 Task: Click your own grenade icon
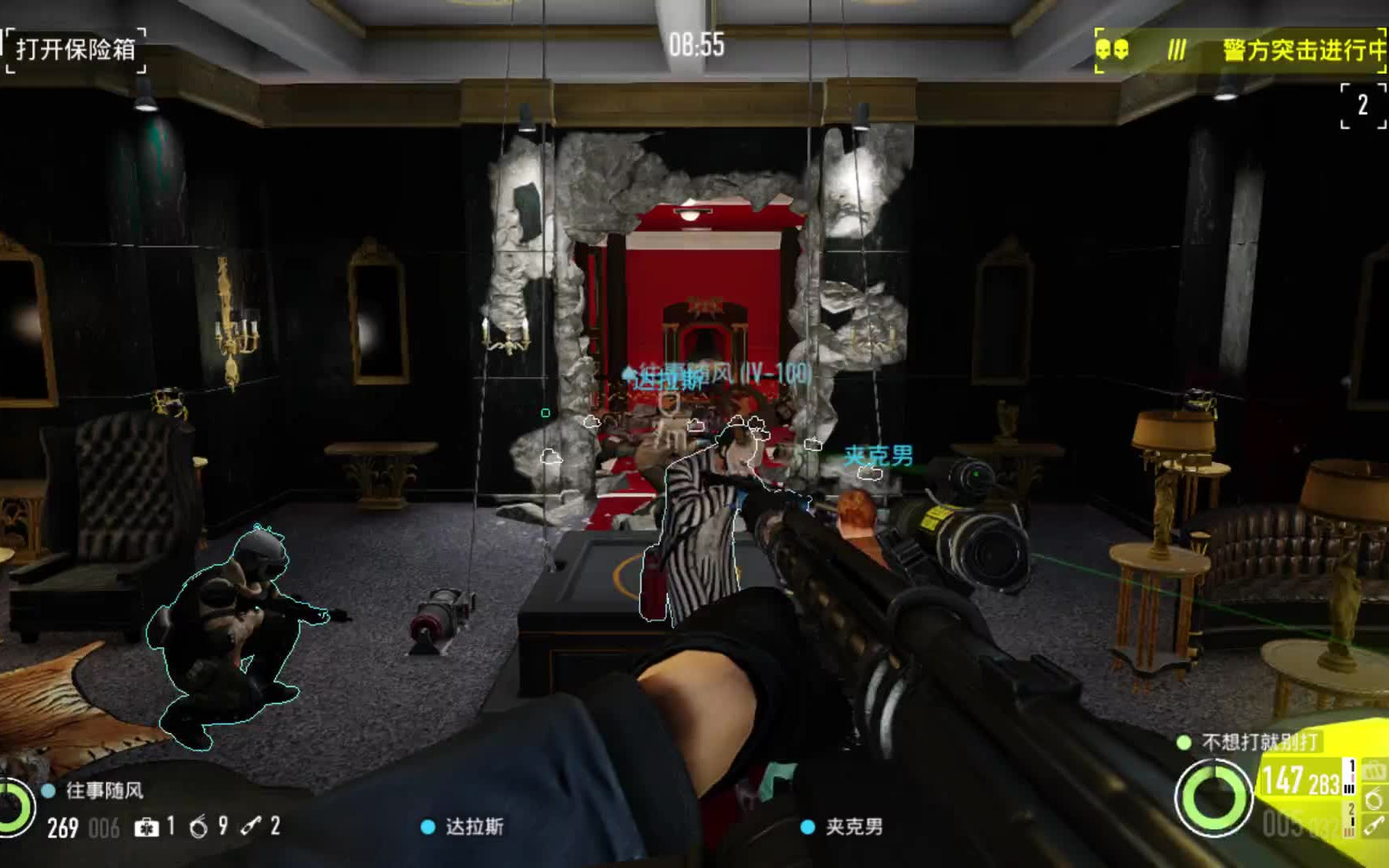pyautogui.click(x=1374, y=799)
